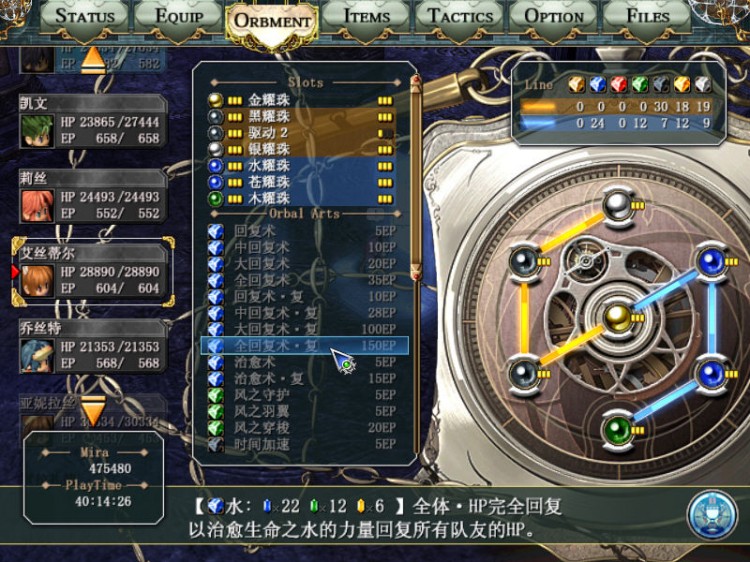Go to the Tactics tab
The image size is (750, 562).
coord(460,16)
